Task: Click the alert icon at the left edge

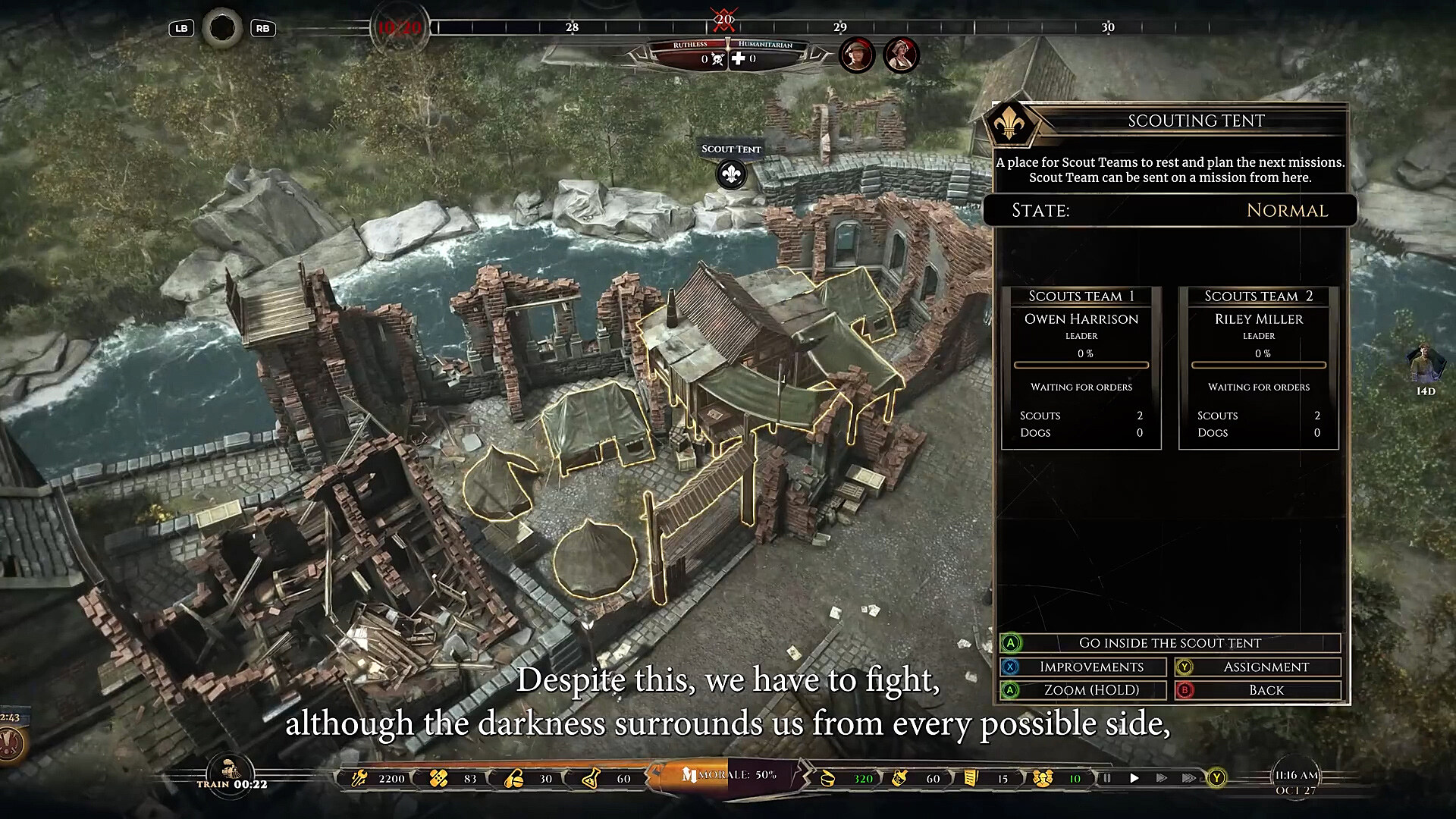Action: (x=11, y=743)
